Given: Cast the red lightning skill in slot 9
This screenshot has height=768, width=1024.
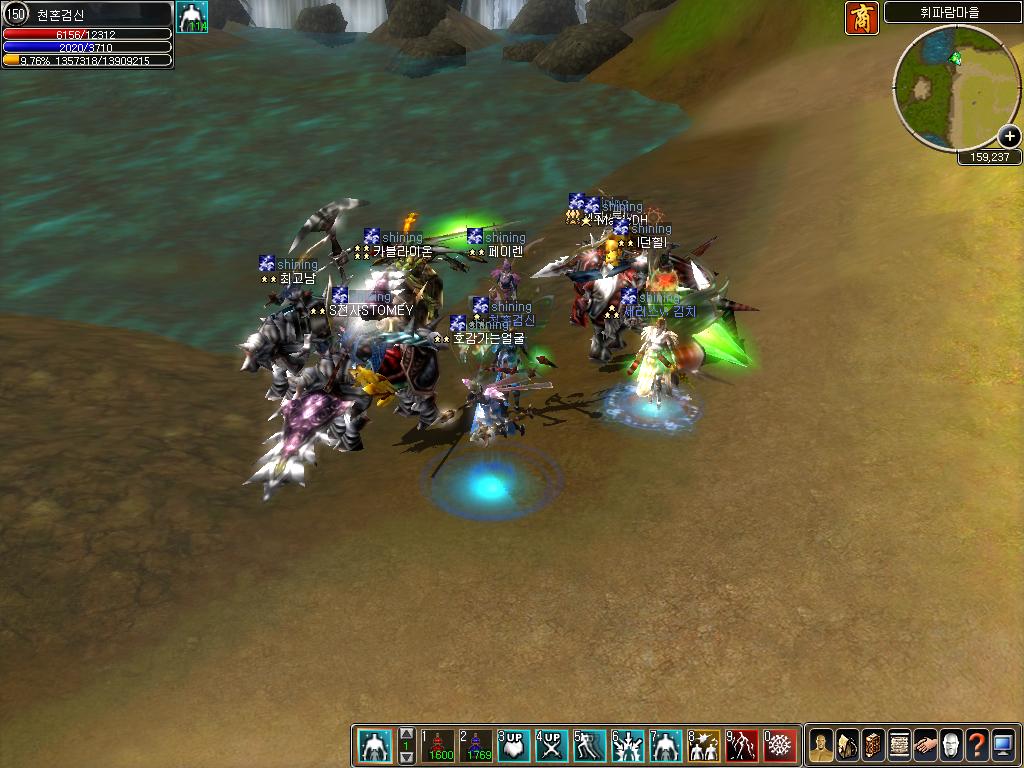Looking at the screenshot, I should click(741, 746).
